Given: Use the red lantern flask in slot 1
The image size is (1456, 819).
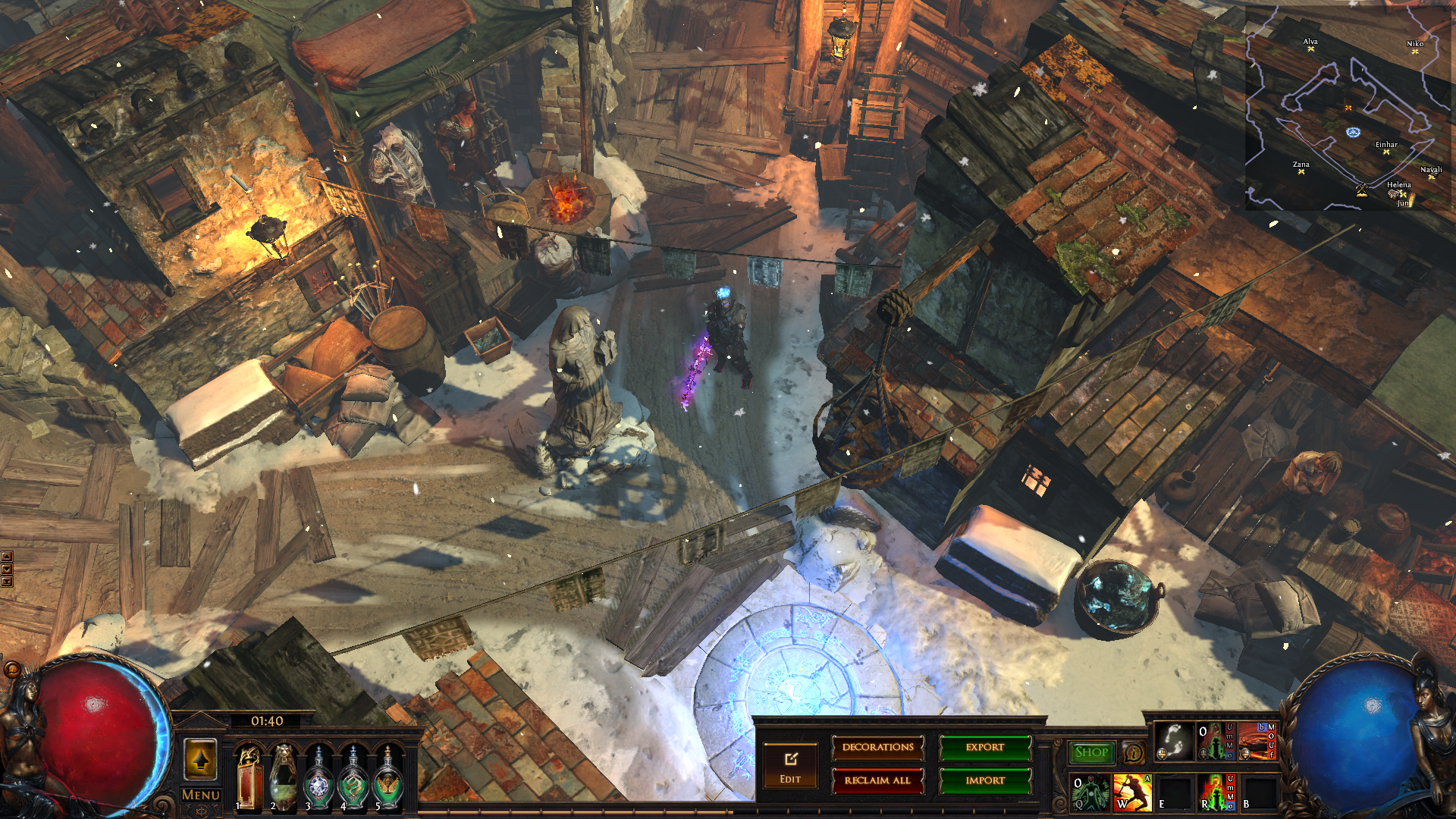Looking at the screenshot, I should point(249,779).
